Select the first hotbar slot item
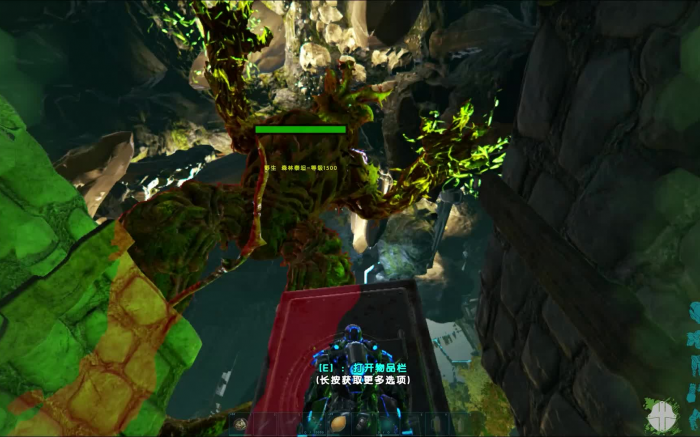 tap(241, 424)
